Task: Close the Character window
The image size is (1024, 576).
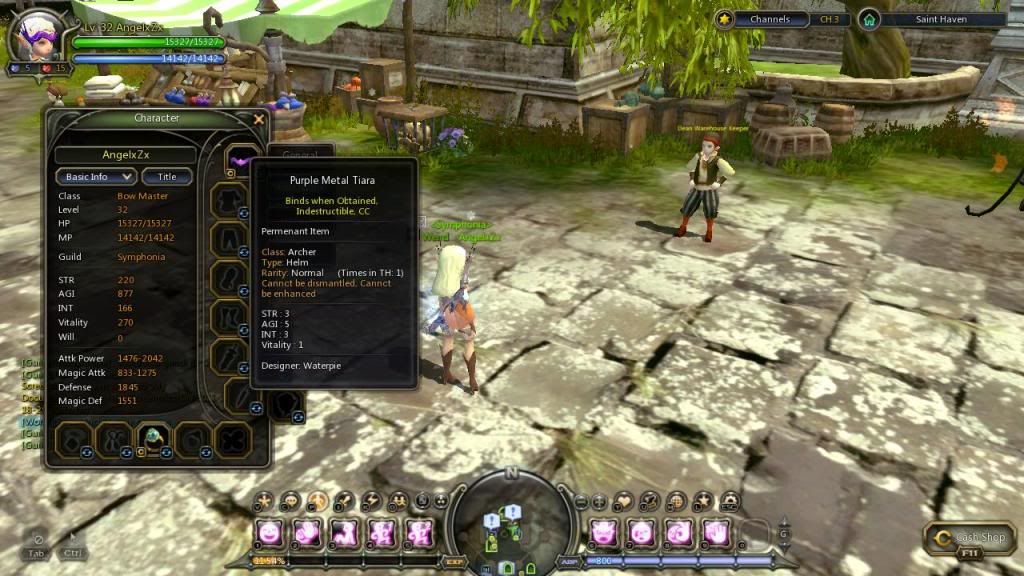Action: tap(259, 119)
